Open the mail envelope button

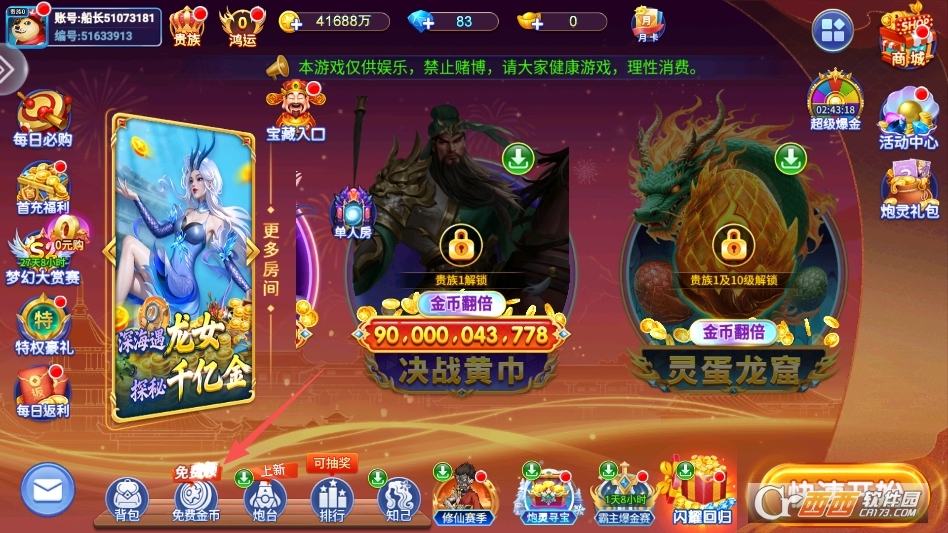pos(48,490)
